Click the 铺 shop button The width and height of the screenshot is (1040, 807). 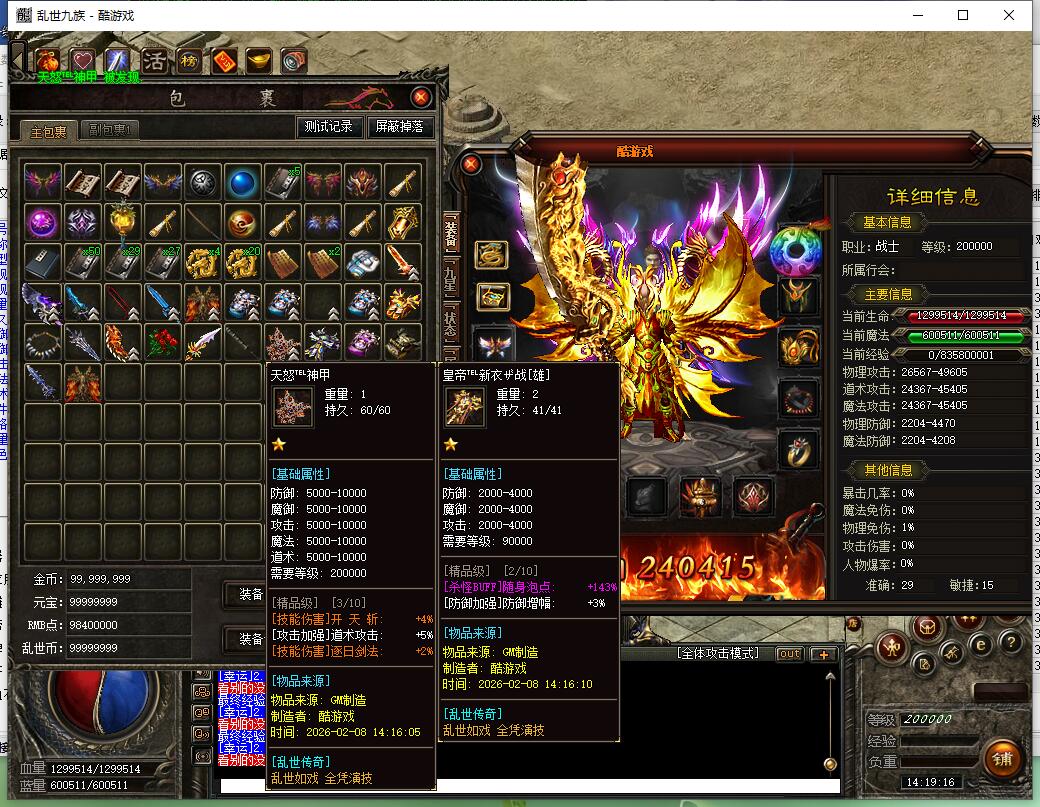(x=1001, y=759)
